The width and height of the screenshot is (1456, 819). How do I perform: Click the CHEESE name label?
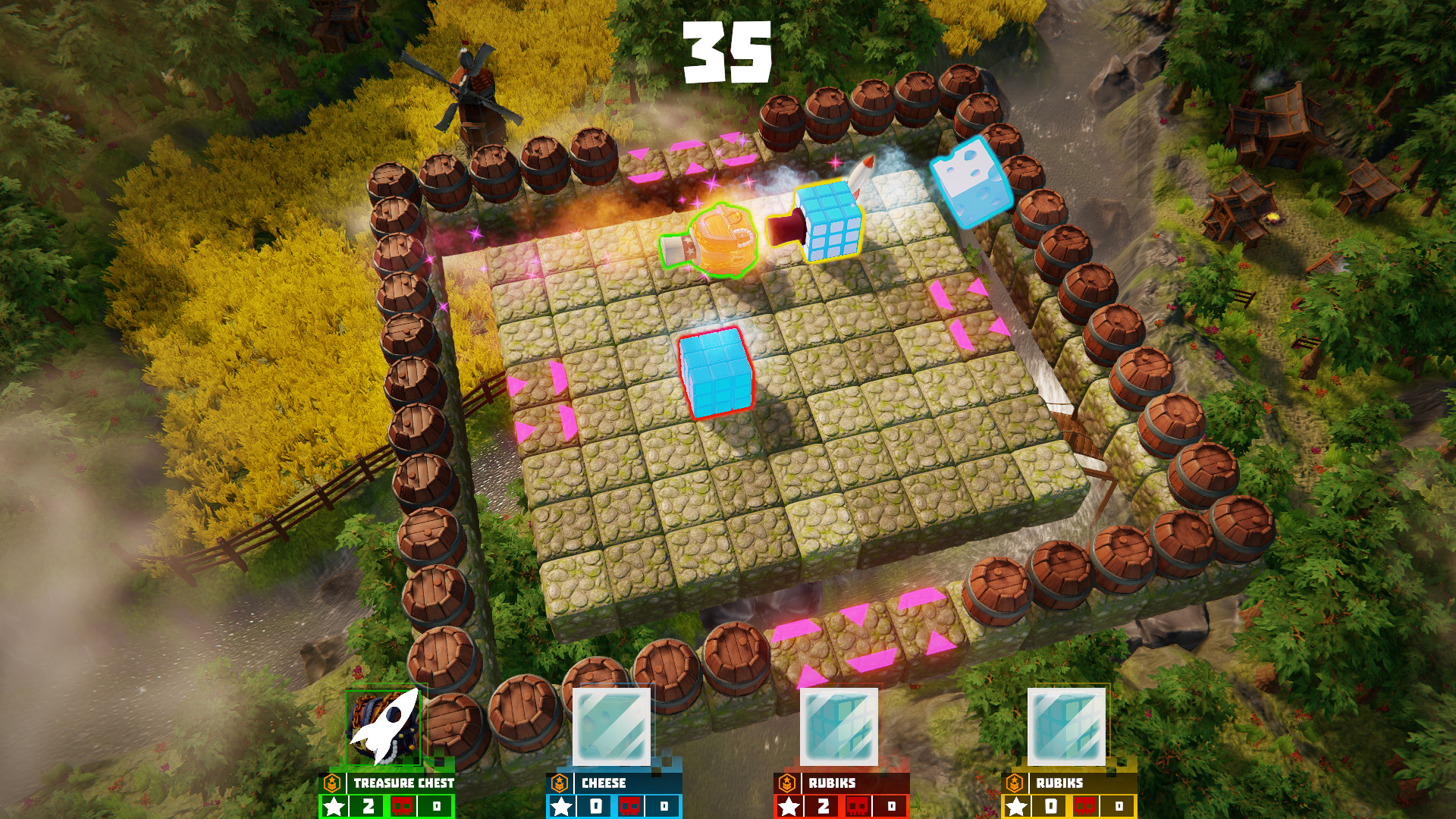(x=603, y=783)
